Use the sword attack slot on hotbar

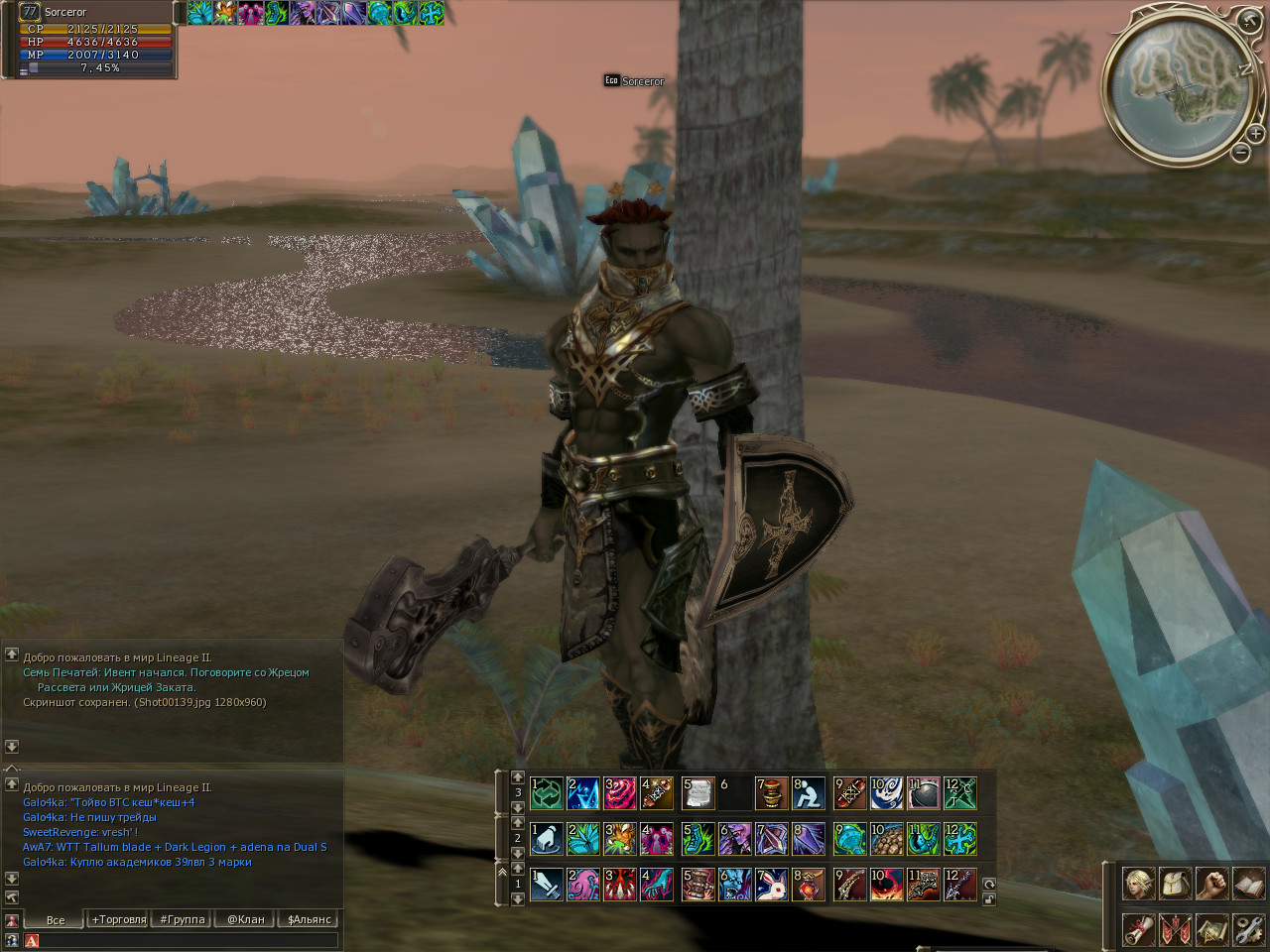click(547, 884)
